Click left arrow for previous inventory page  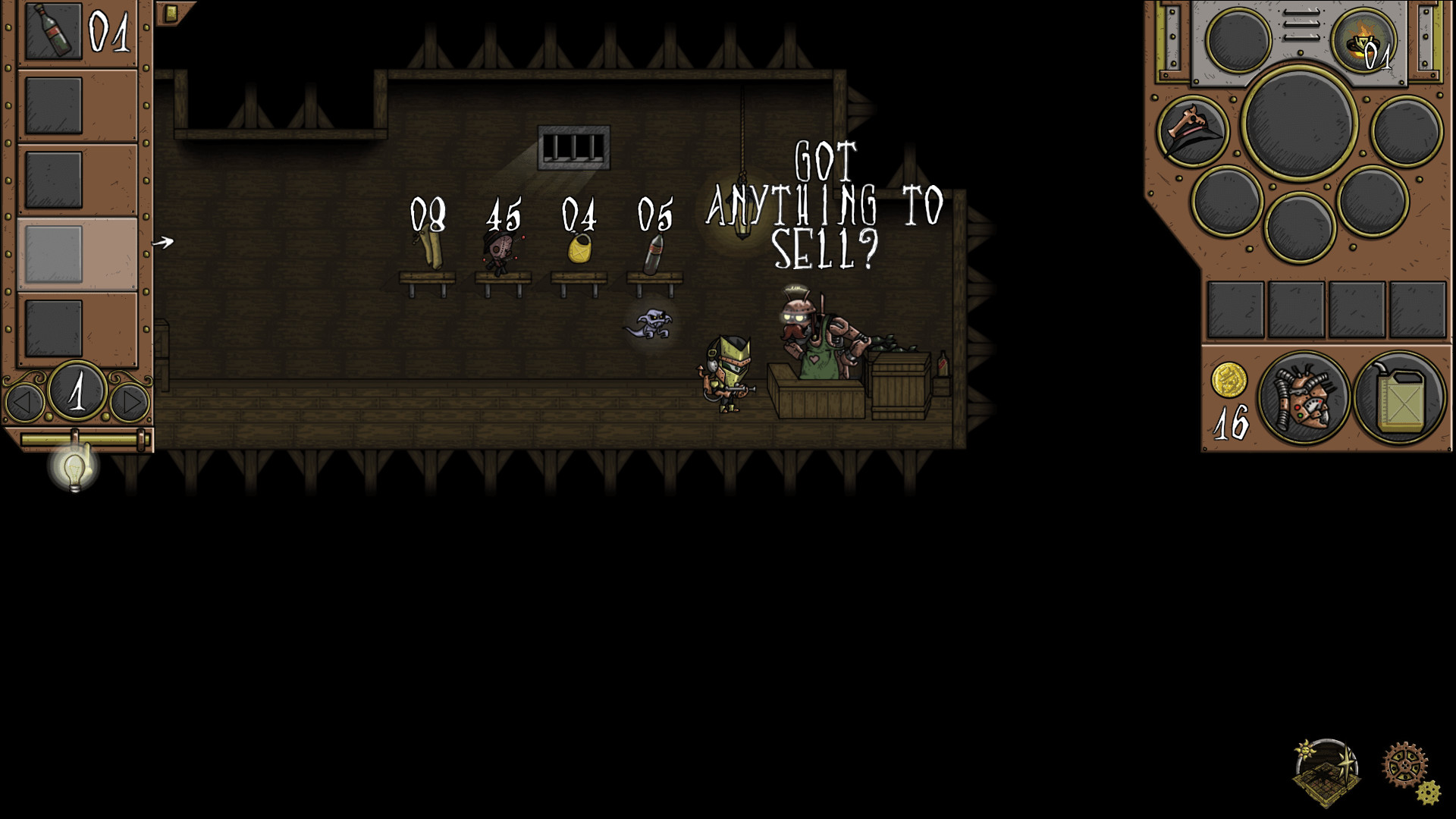click(x=24, y=400)
